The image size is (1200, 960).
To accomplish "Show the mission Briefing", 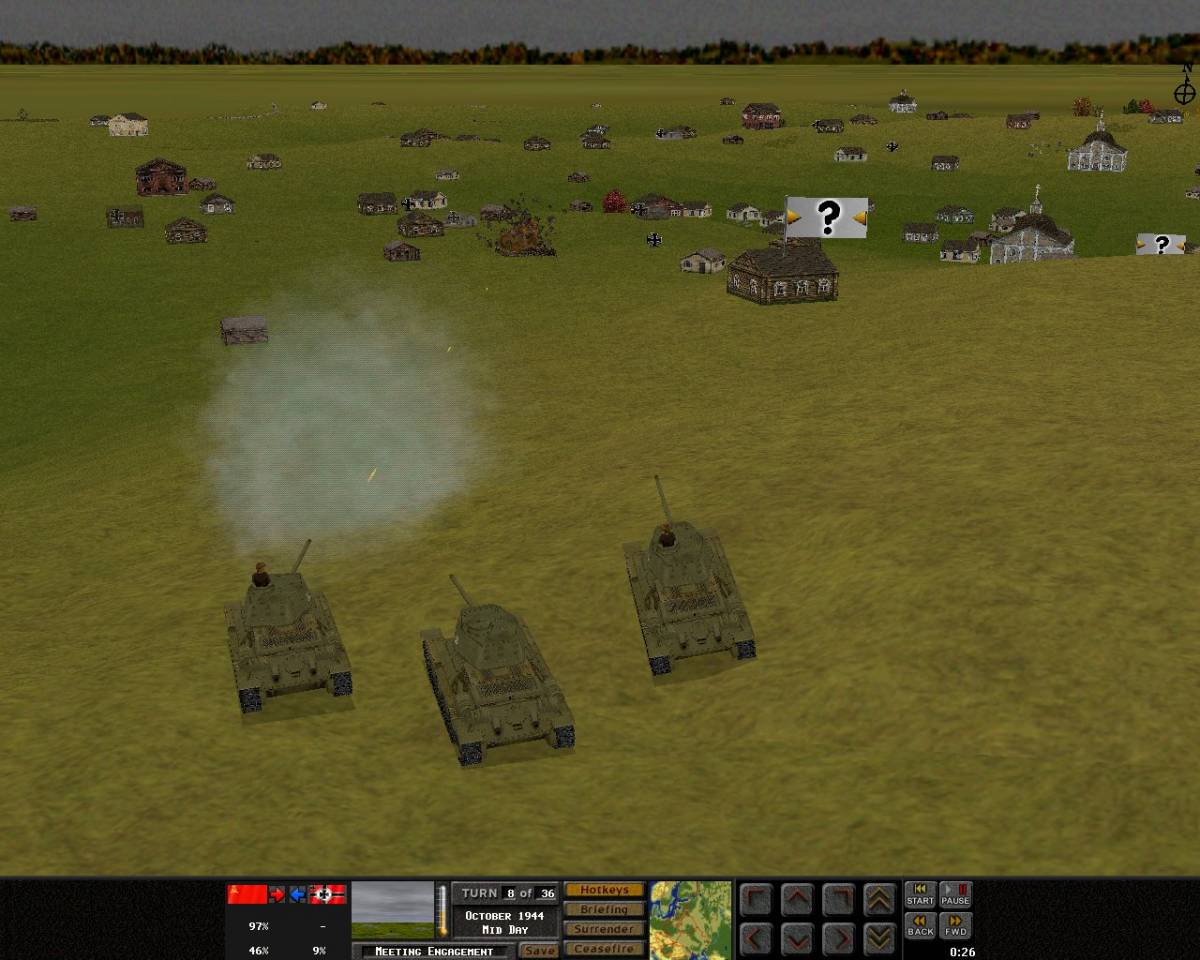I will tap(604, 909).
